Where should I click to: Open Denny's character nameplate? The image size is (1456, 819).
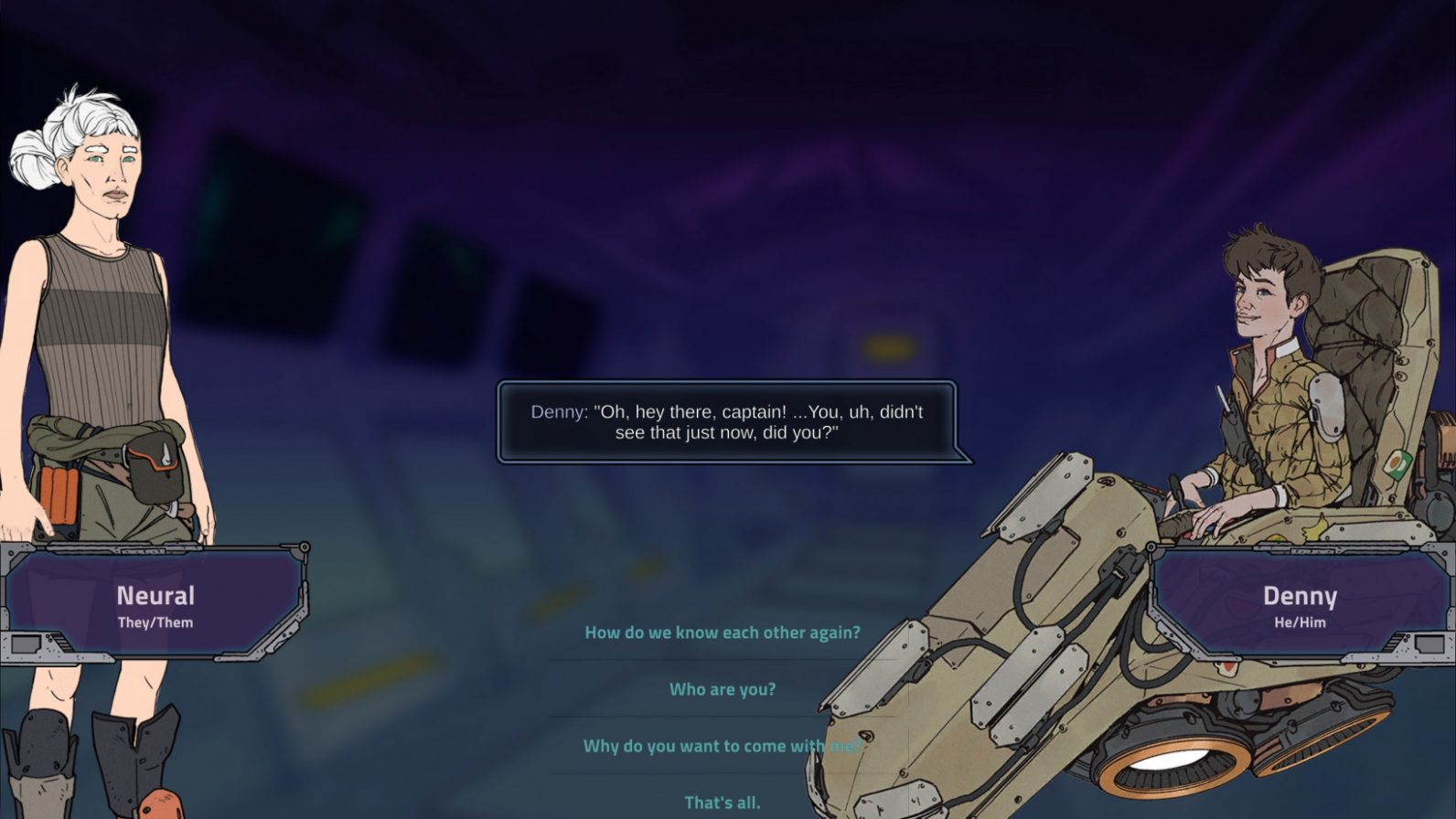pos(1301,598)
